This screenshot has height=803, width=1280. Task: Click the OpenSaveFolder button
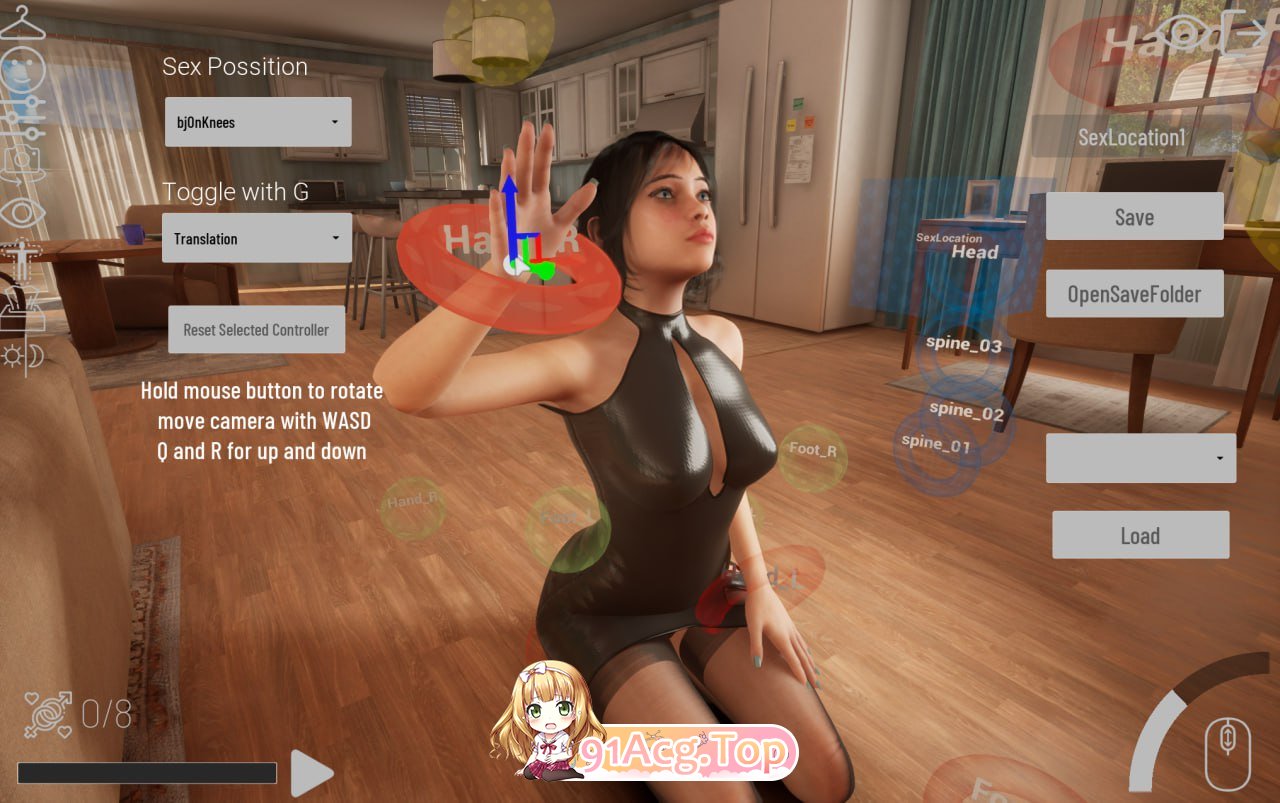1134,294
